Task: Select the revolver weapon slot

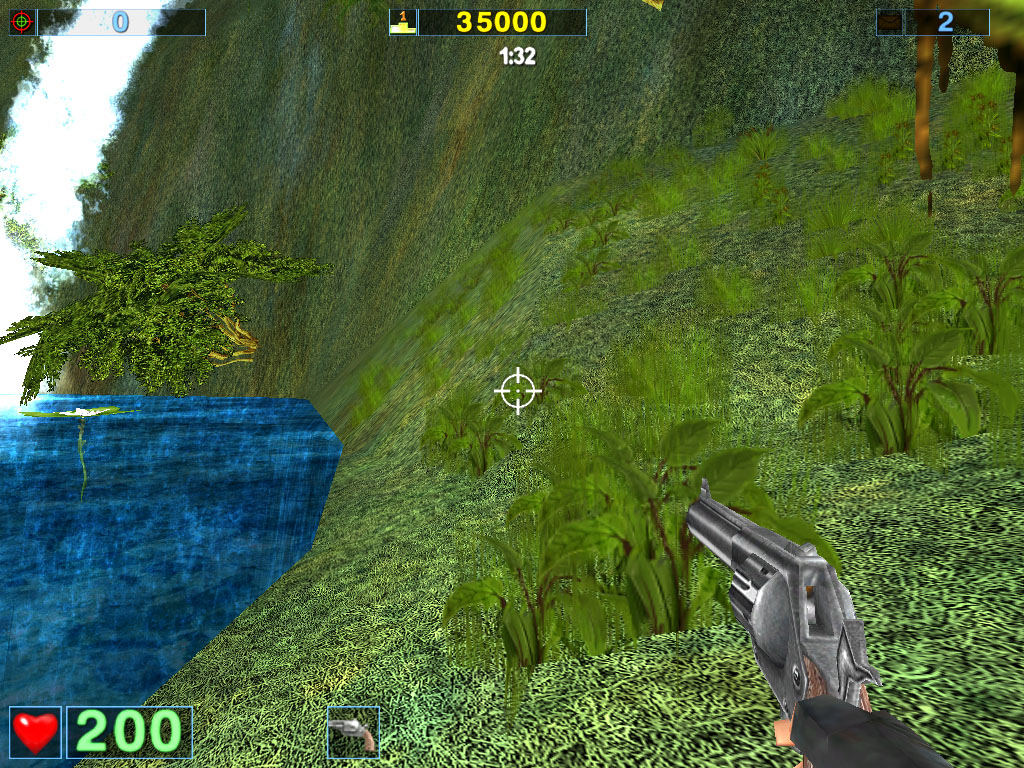Action: click(x=353, y=732)
